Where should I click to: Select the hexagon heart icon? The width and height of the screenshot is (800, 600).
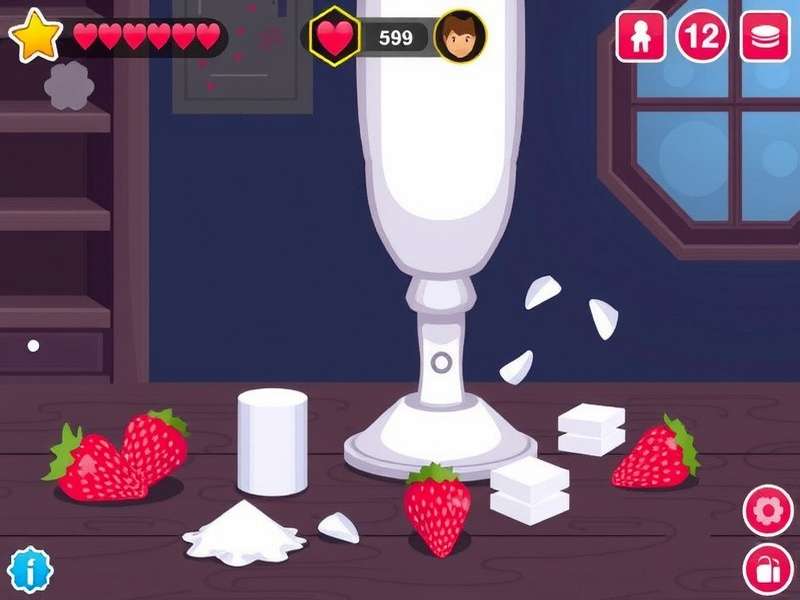point(335,37)
